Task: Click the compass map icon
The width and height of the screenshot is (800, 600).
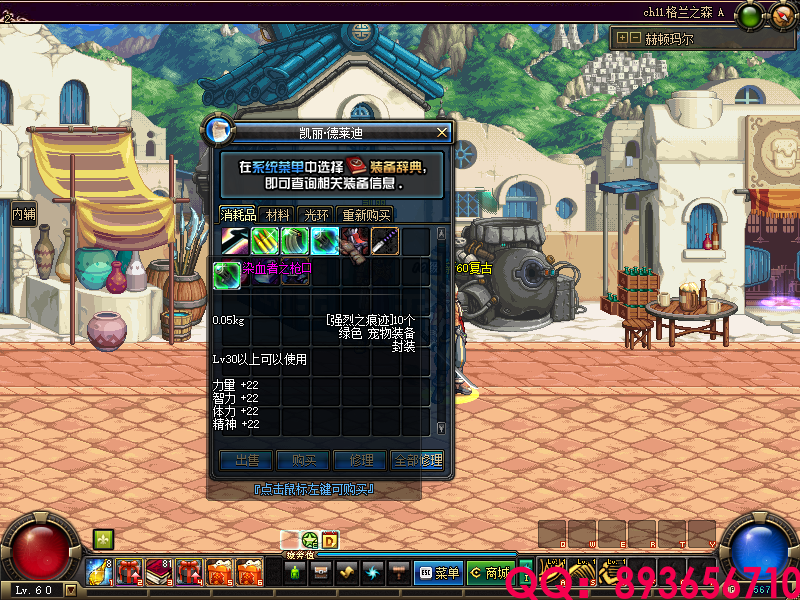Action: click(x=778, y=15)
